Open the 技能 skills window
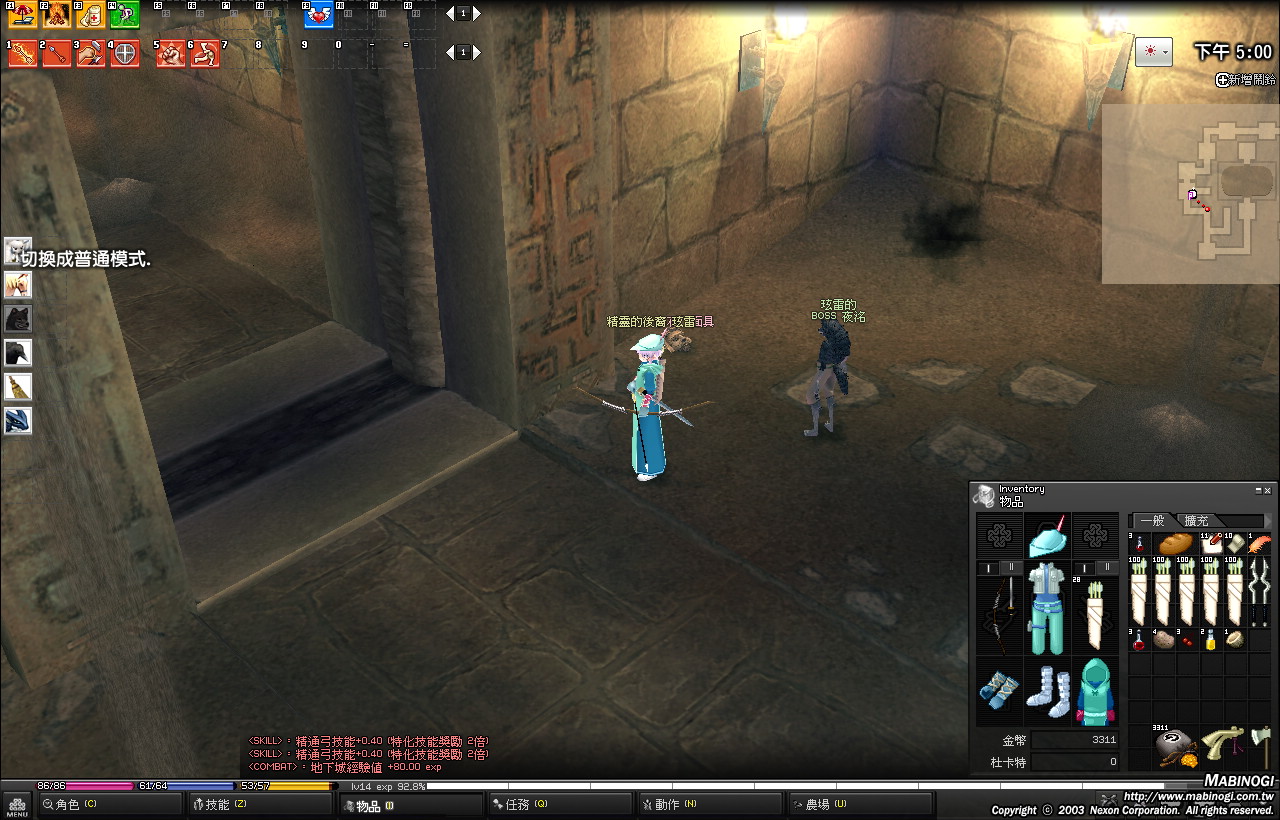Viewport: 1280px width, 820px height. pos(258,804)
